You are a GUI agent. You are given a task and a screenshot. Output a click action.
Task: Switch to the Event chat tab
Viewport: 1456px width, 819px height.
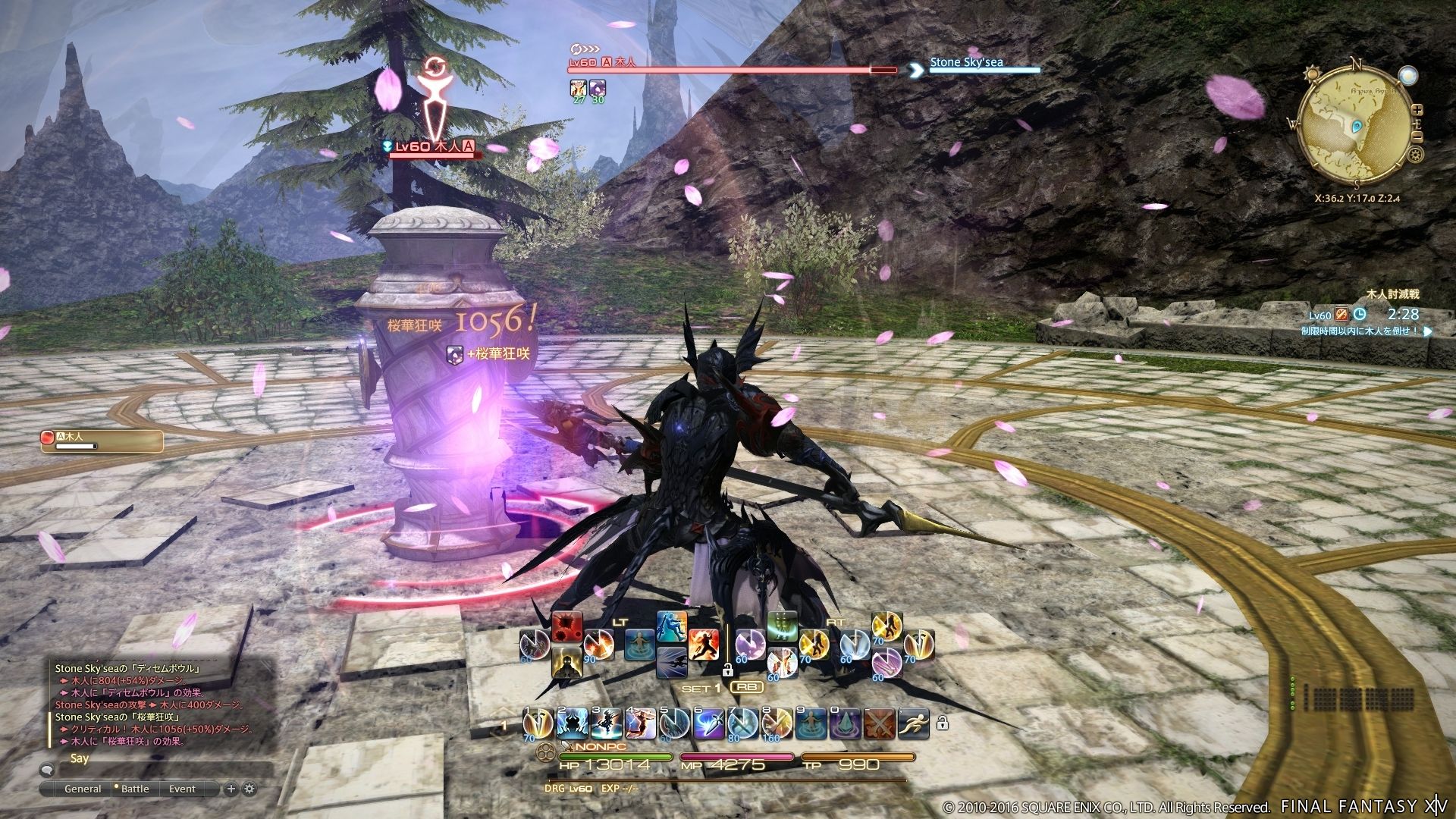[x=183, y=789]
